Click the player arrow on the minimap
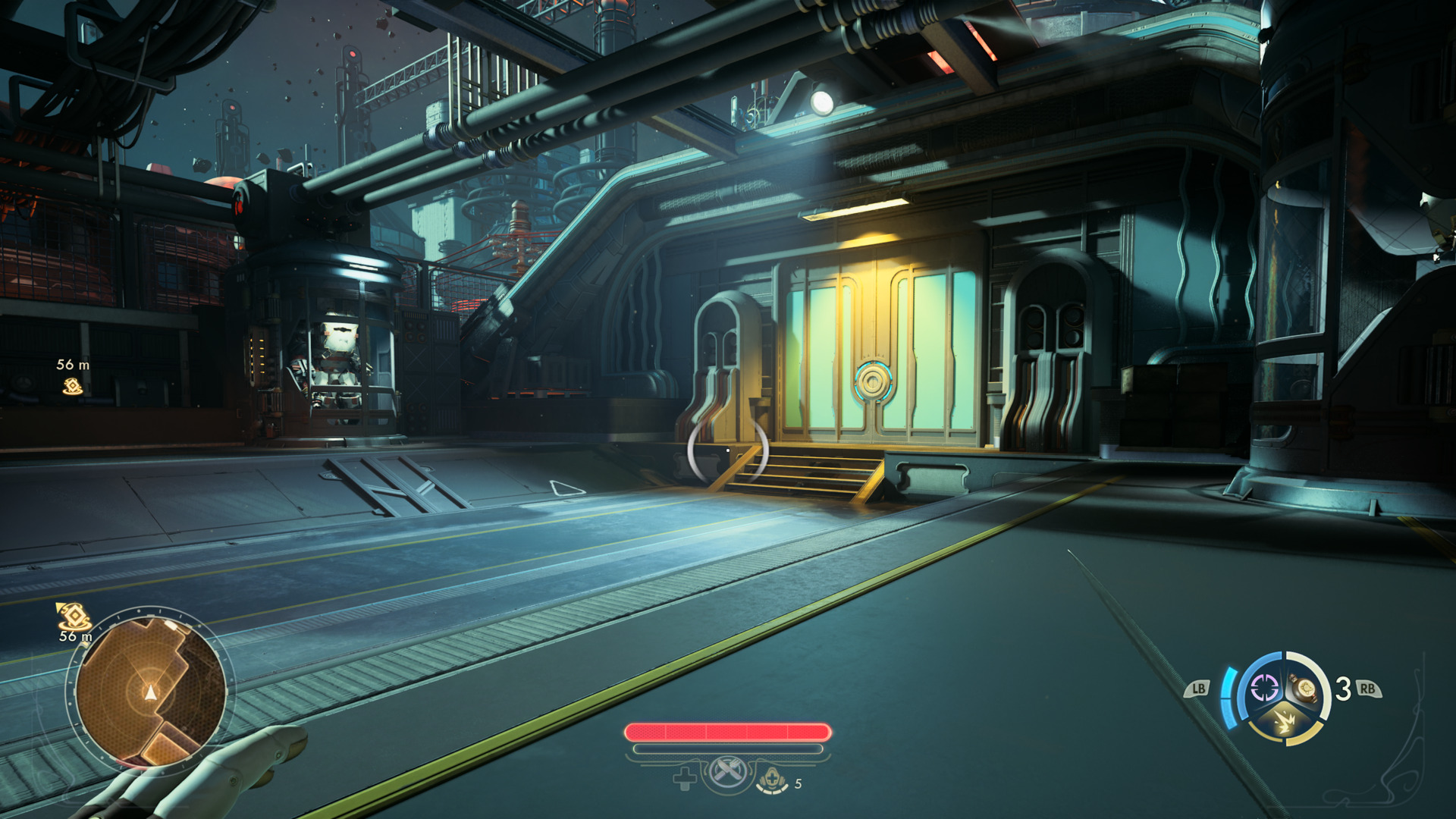This screenshot has width=1456, height=819. [x=151, y=692]
